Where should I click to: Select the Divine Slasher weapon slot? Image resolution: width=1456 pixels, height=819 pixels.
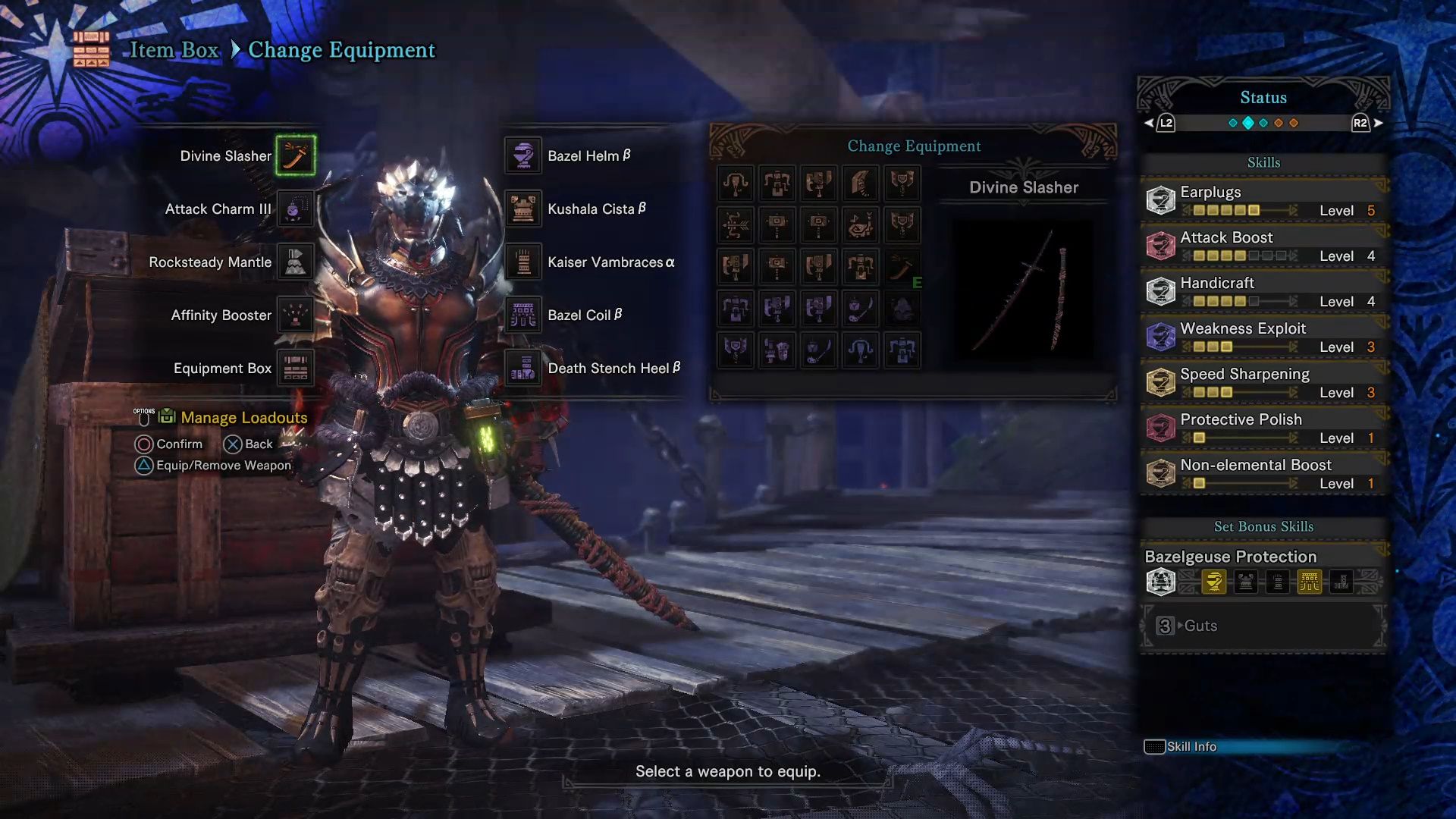pos(295,155)
